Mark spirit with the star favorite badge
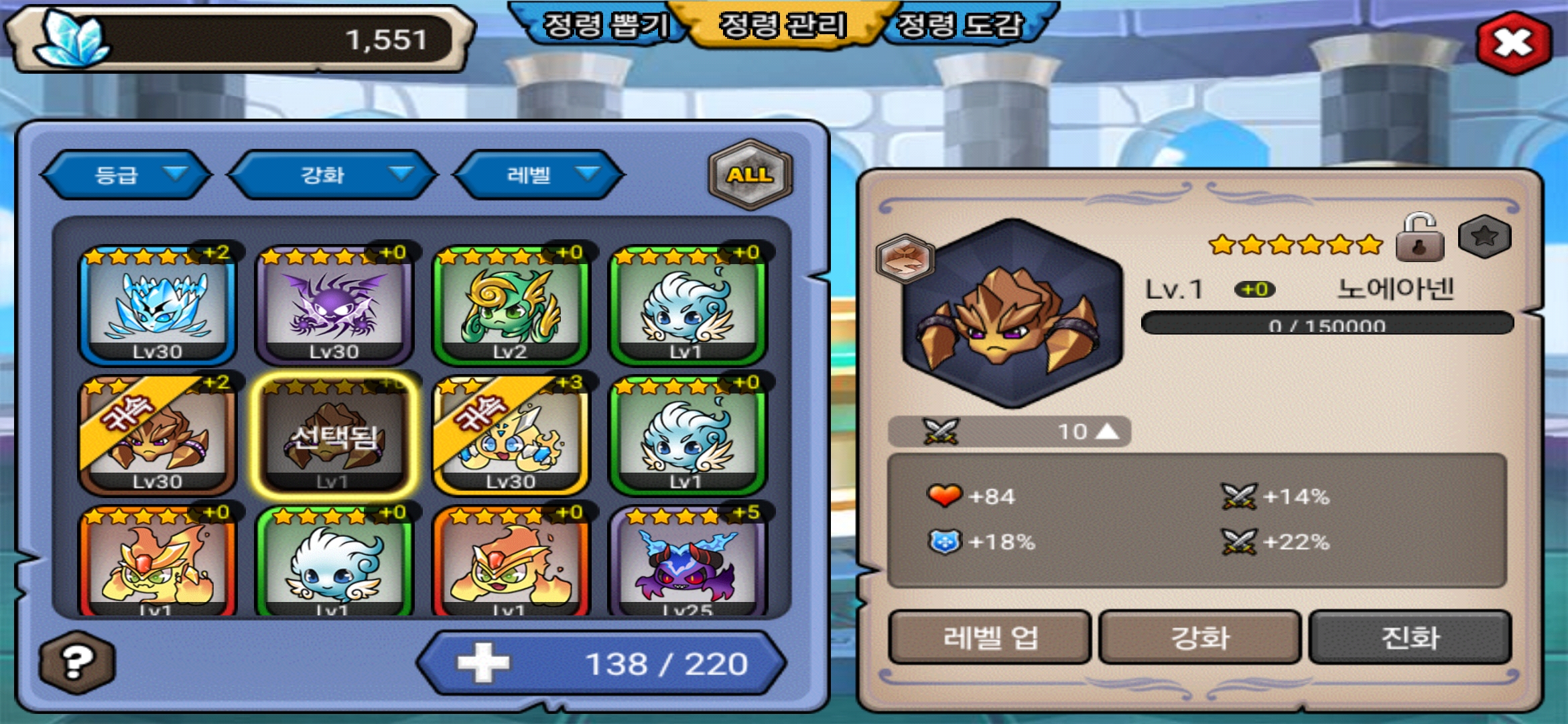 click(x=1484, y=237)
